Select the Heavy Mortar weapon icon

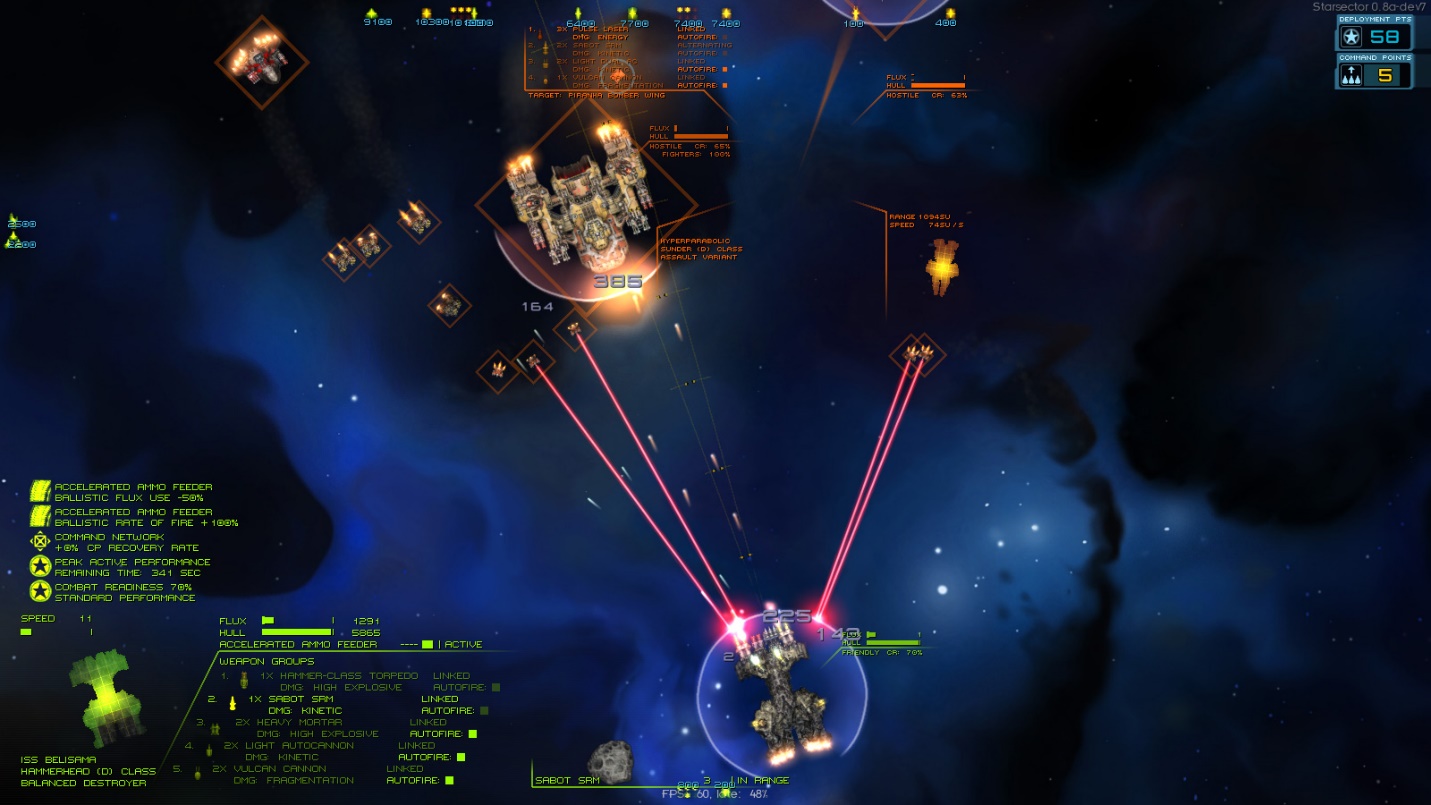(216, 729)
